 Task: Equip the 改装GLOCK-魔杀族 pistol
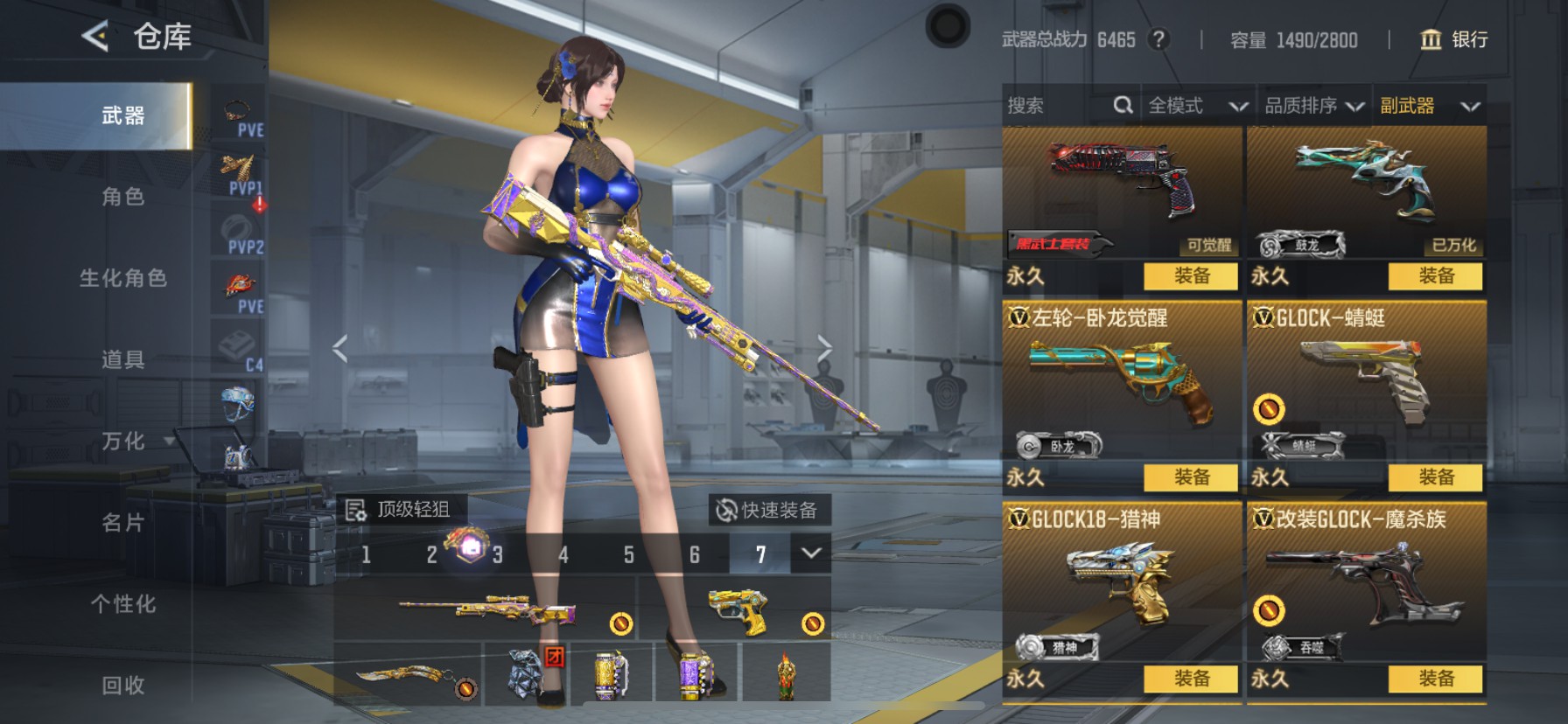pos(1435,679)
